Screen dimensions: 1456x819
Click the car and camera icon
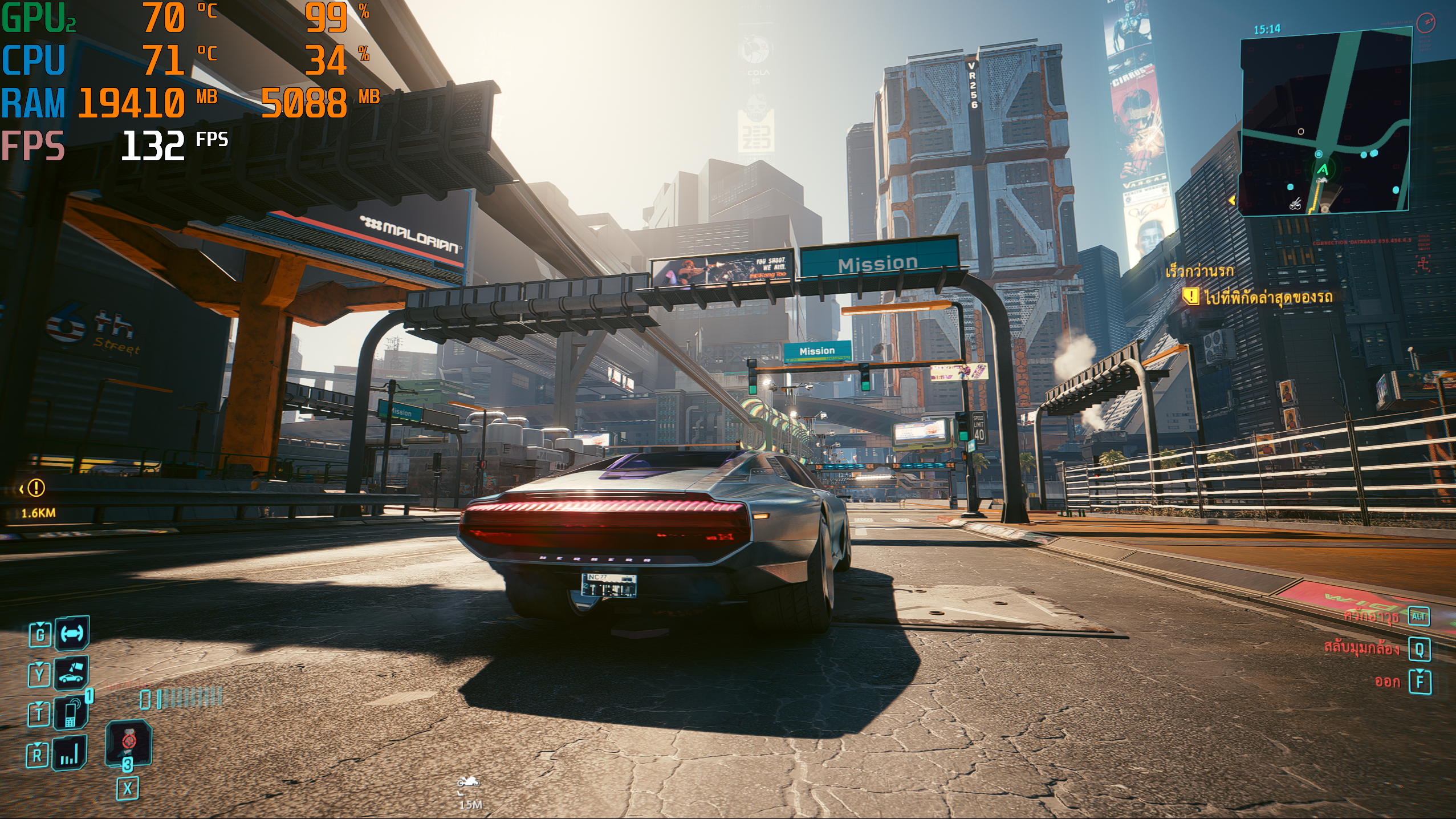[72, 674]
